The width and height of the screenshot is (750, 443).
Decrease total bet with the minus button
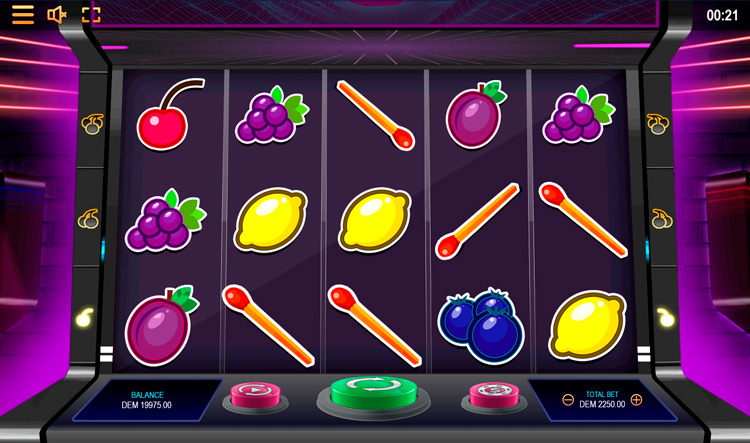click(x=568, y=400)
